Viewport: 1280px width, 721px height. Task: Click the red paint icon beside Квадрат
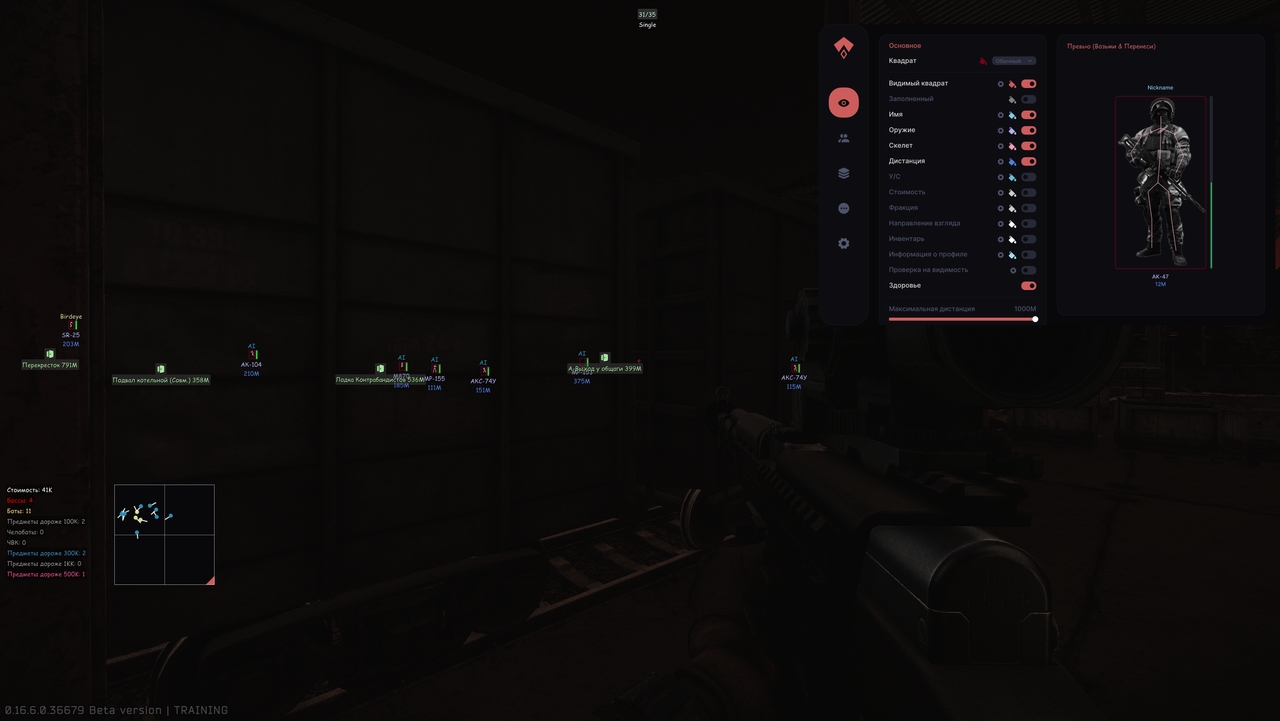pos(982,60)
